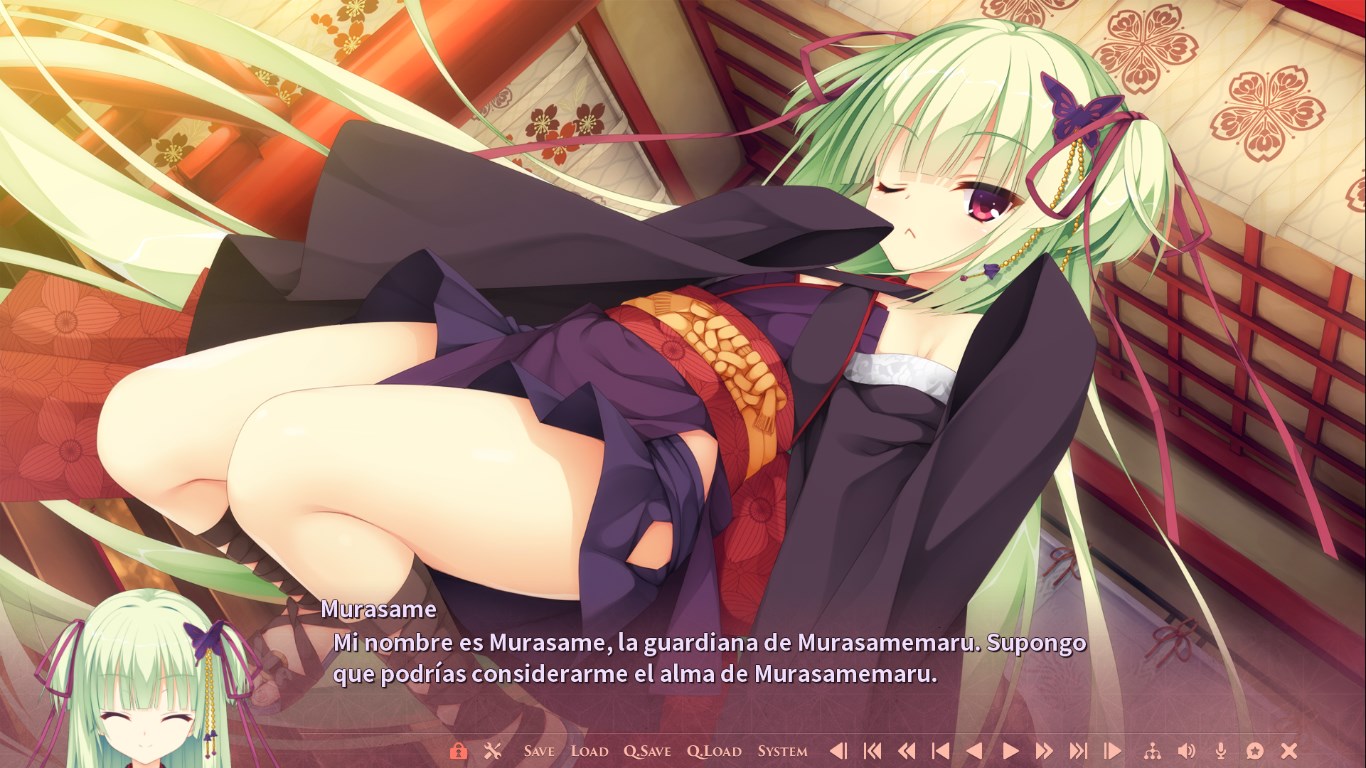Image resolution: width=1366 pixels, height=768 pixels.
Task: Start auto-play with the right triangle
Action: pos(1010,751)
